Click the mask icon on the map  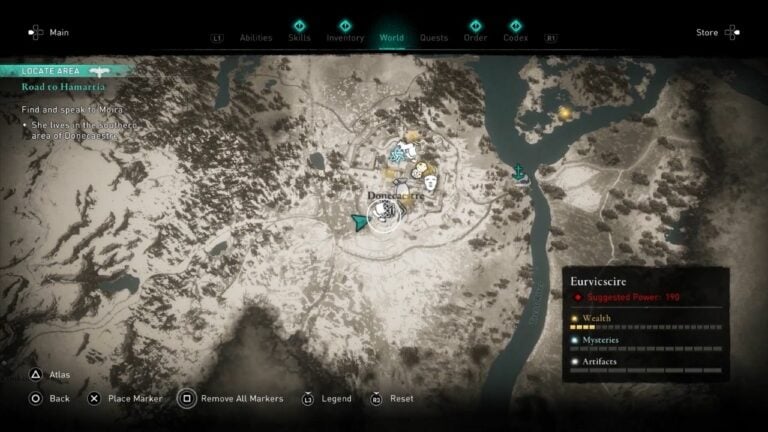click(x=431, y=182)
